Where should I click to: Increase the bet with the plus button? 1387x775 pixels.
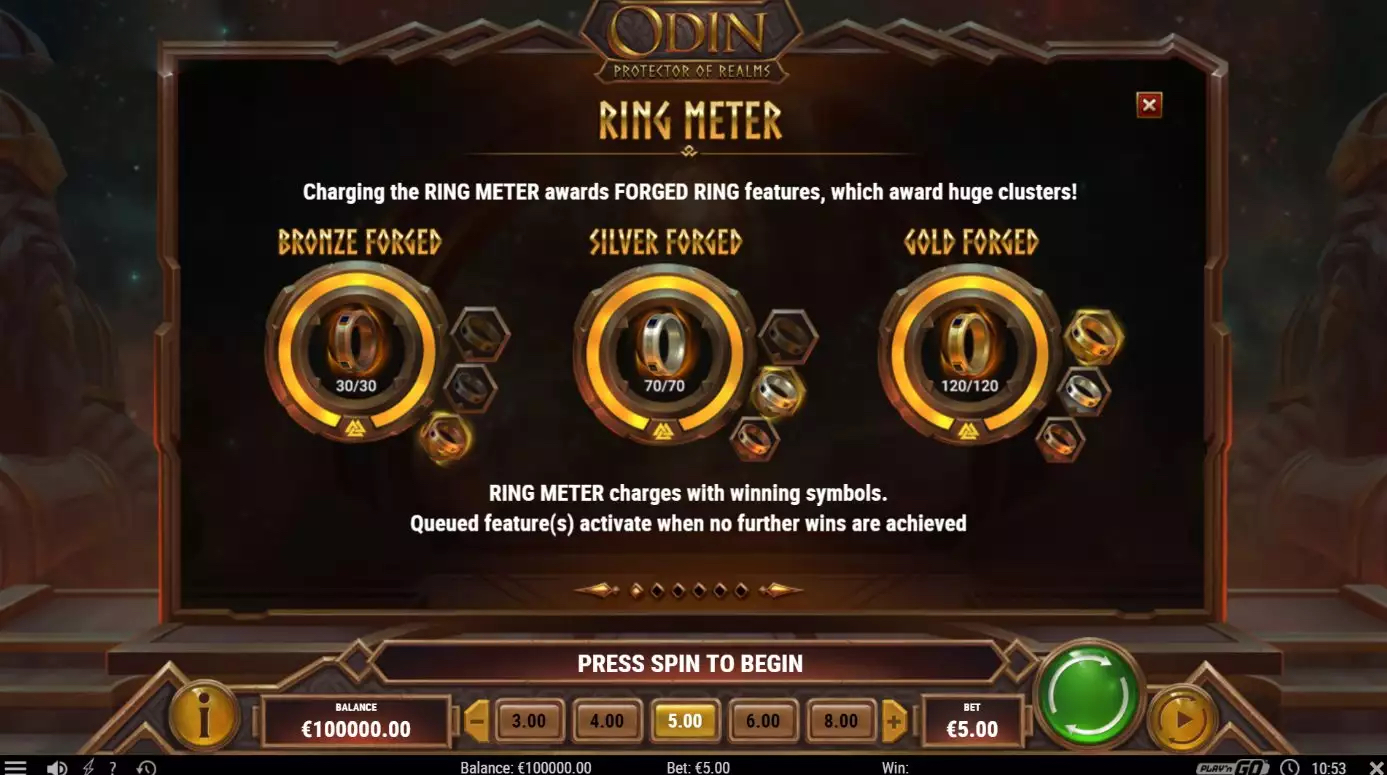coord(893,721)
